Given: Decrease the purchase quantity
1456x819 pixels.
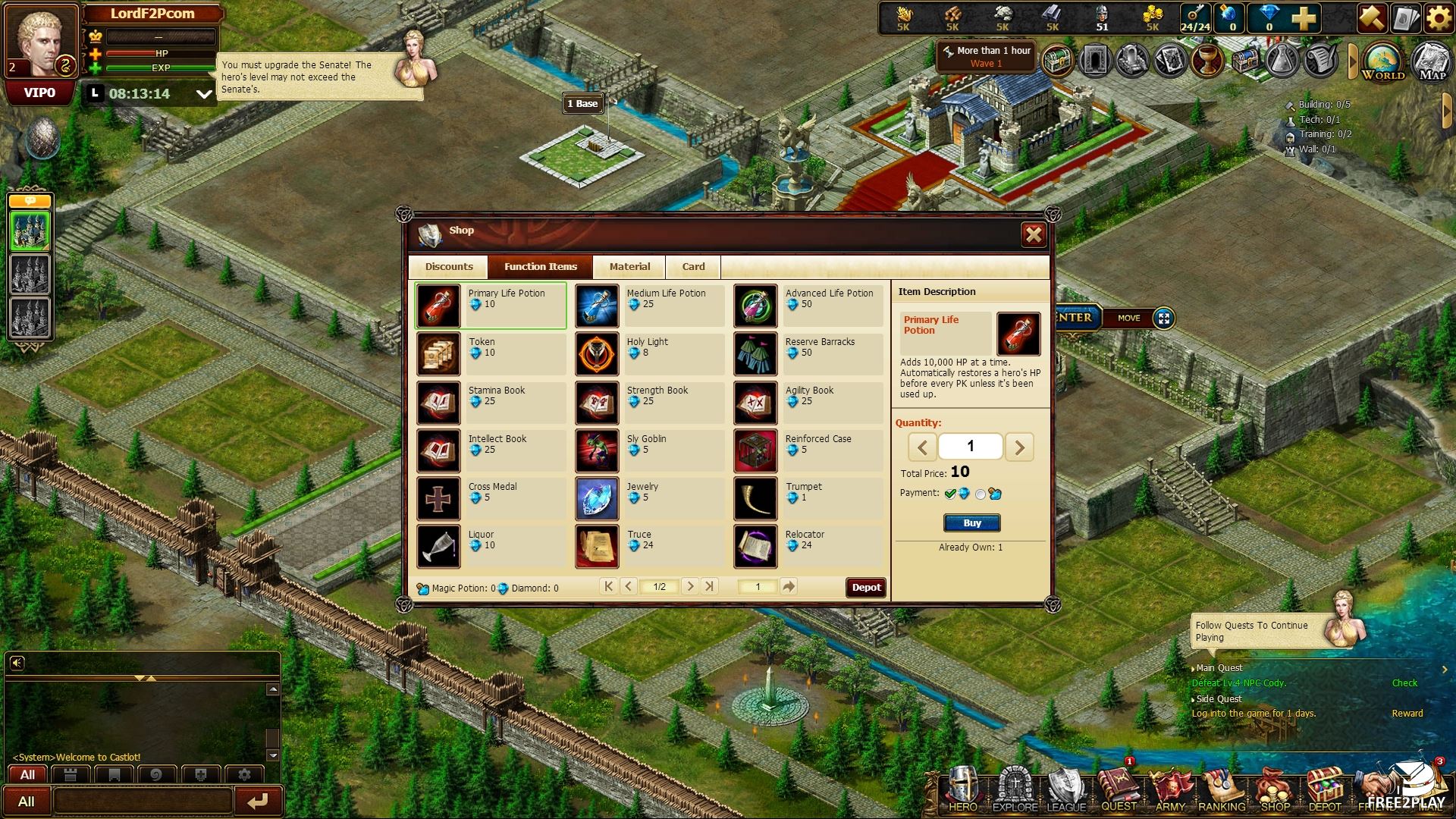Looking at the screenshot, I should point(922,447).
